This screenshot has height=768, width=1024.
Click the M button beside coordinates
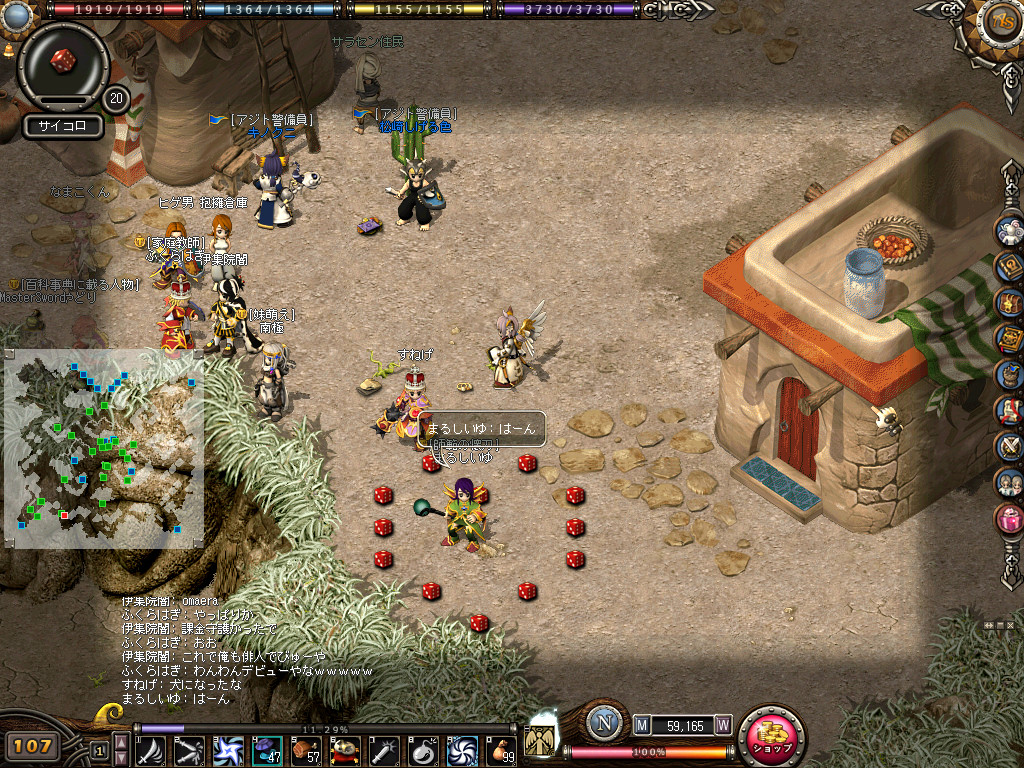642,725
